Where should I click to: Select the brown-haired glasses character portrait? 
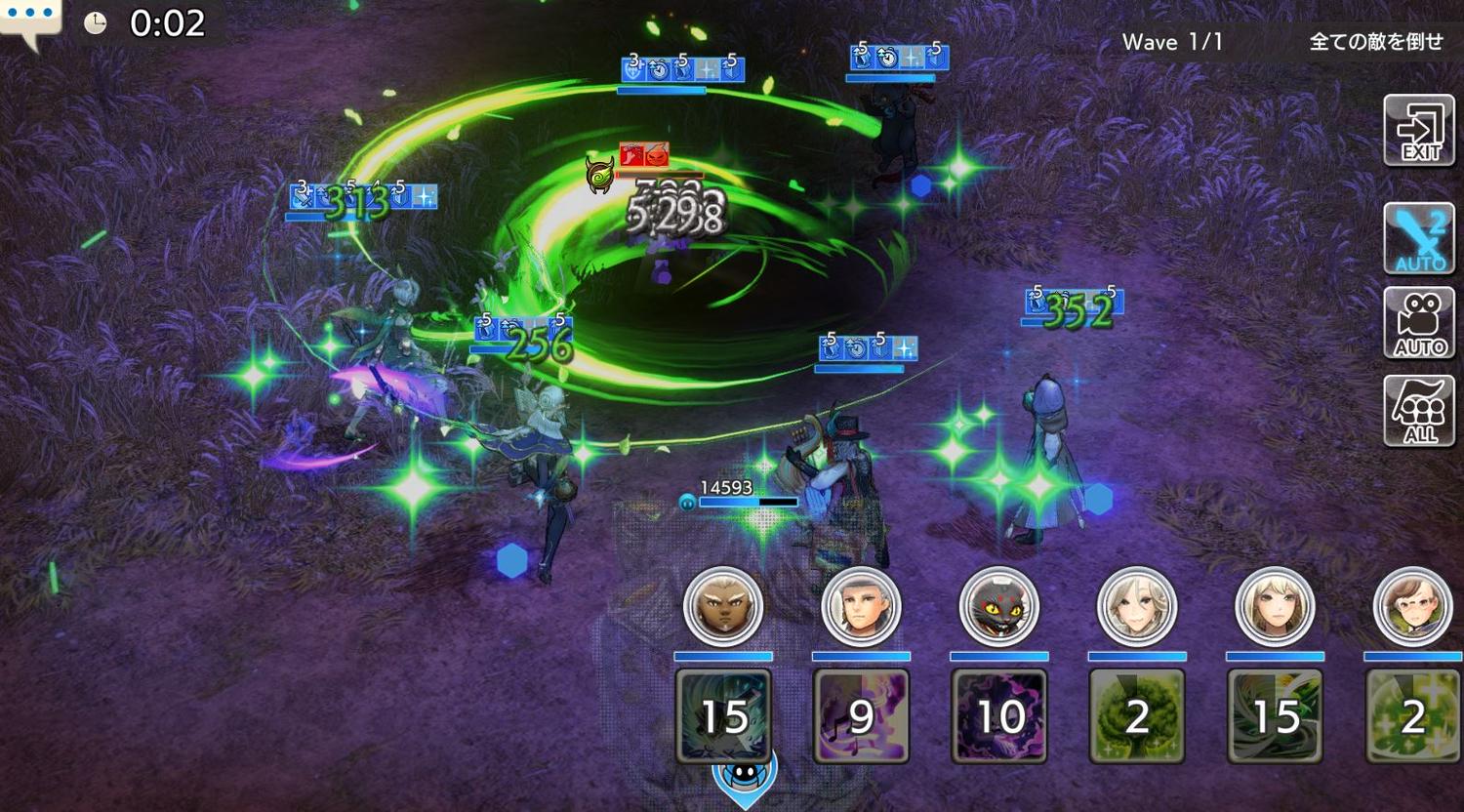click(x=1412, y=607)
